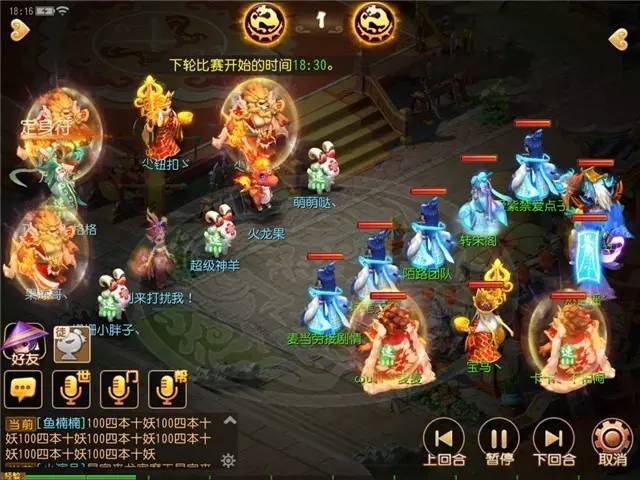Open the chat speech-bubble button
The width and height of the screenshot is (640, 480).
22,389
